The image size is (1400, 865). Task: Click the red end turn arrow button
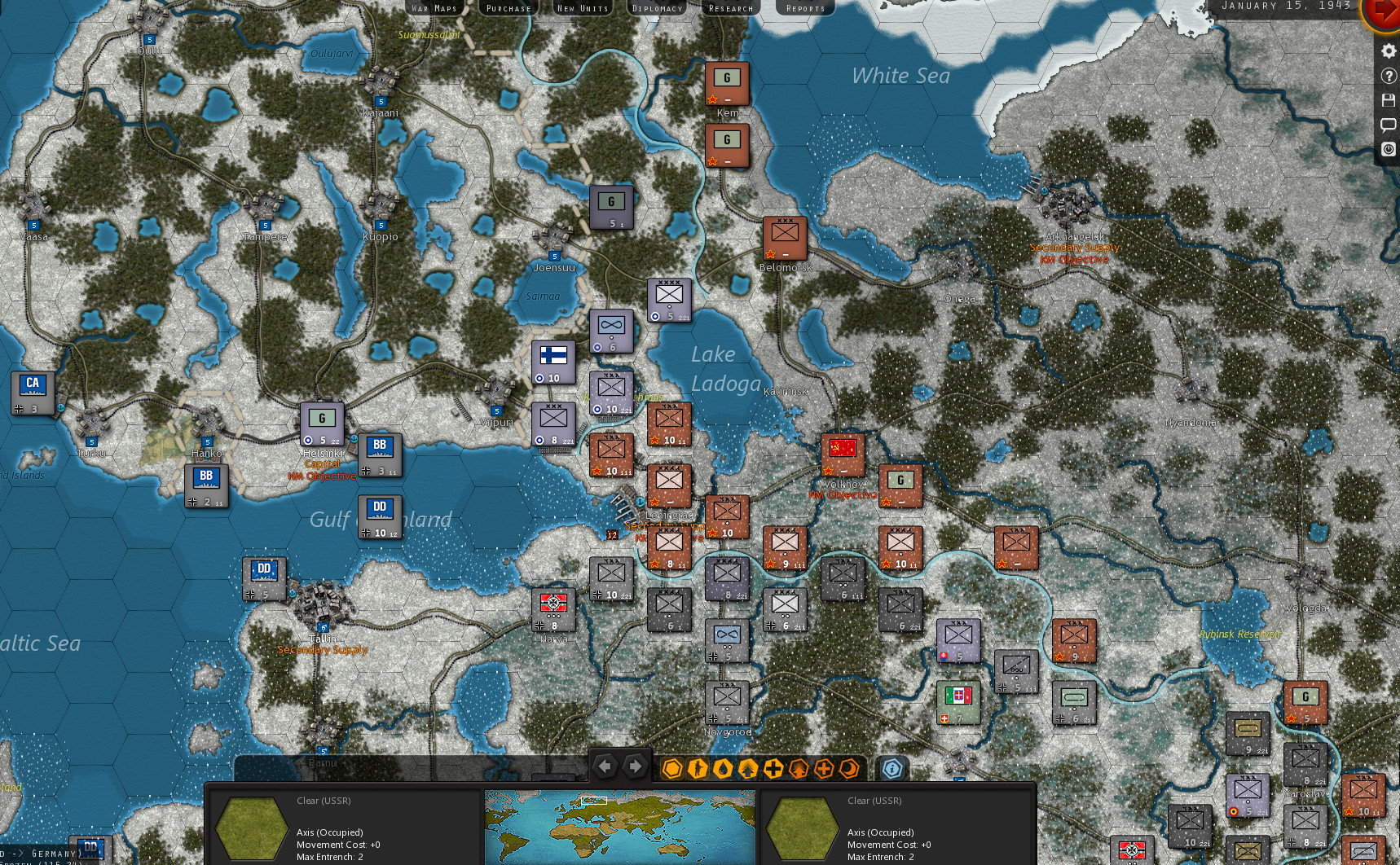pos(1384,14)
